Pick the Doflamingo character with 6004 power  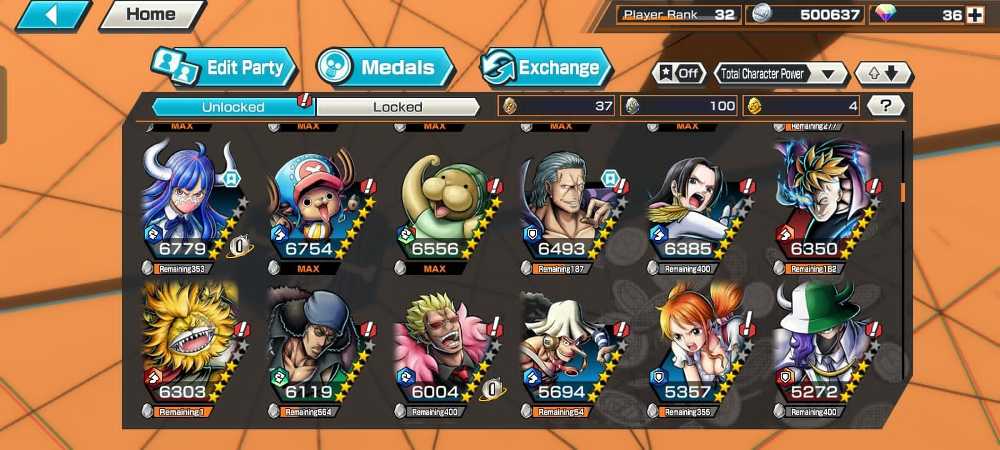click(x=446, y=346)
